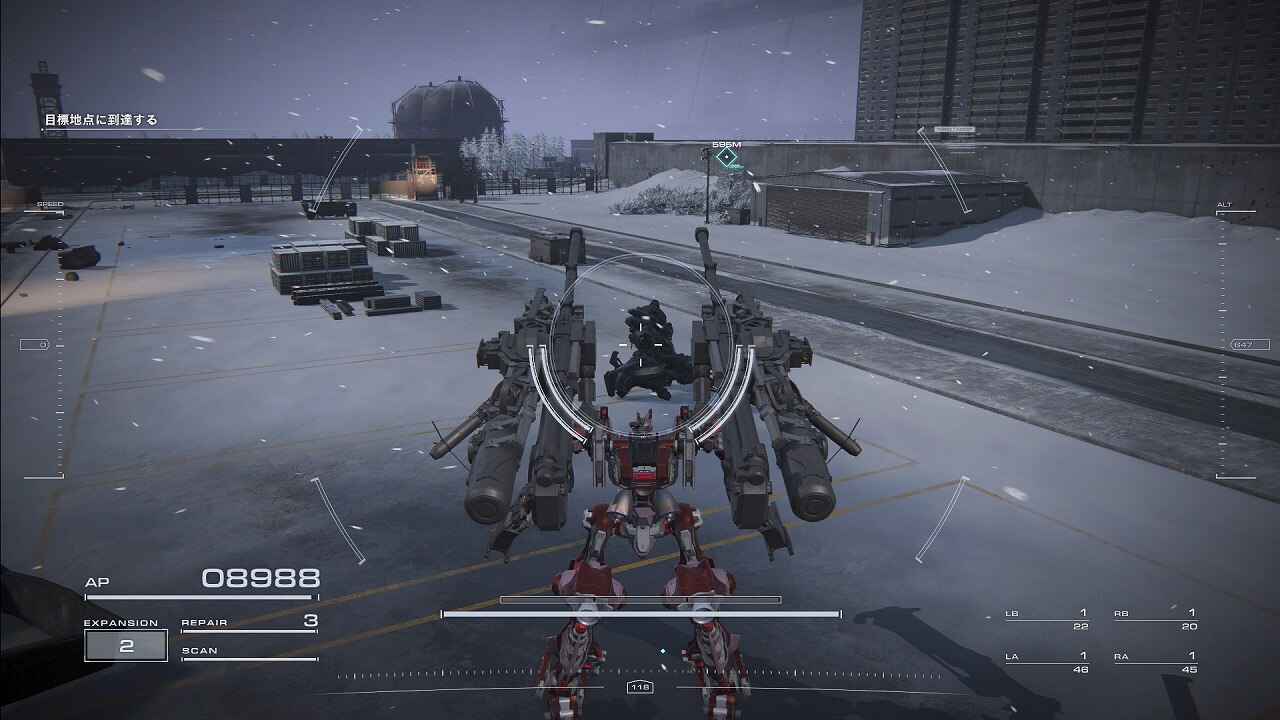1280x720 pixels.
Task: Choose the RA arm weapon slot
Action: tap(1155, 662)
